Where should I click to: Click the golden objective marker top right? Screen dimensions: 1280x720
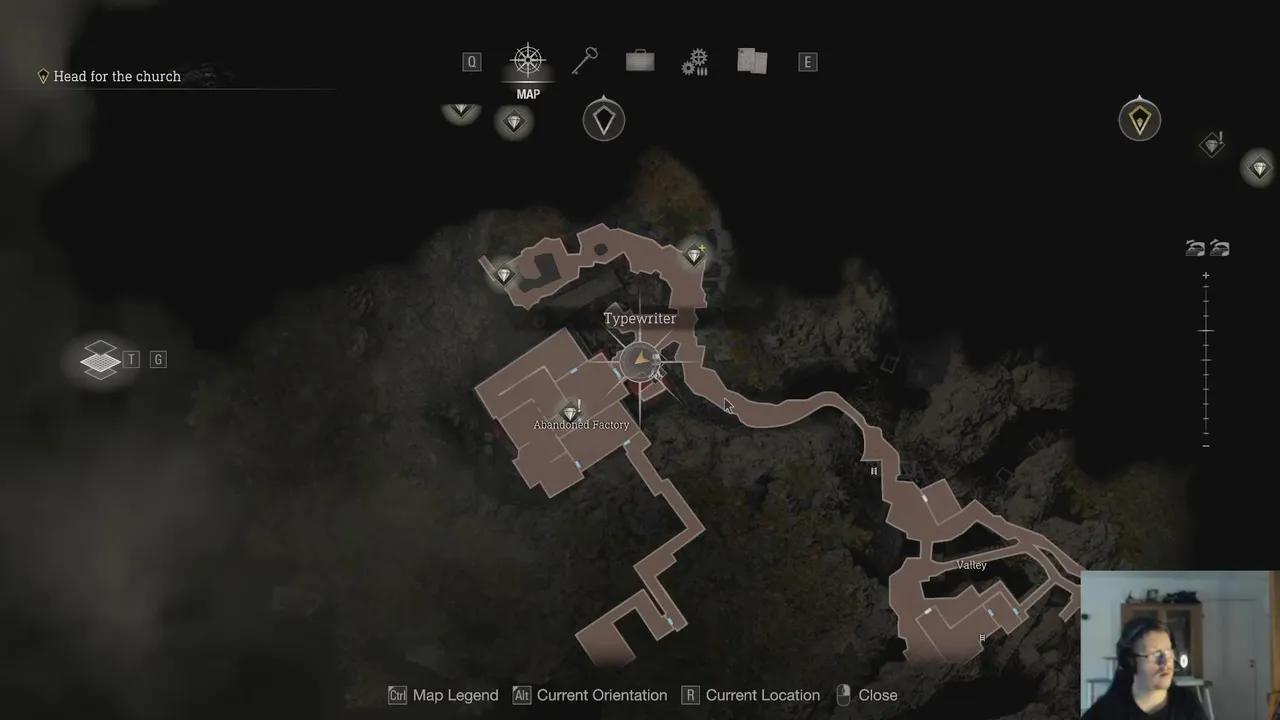(1139, 118)
